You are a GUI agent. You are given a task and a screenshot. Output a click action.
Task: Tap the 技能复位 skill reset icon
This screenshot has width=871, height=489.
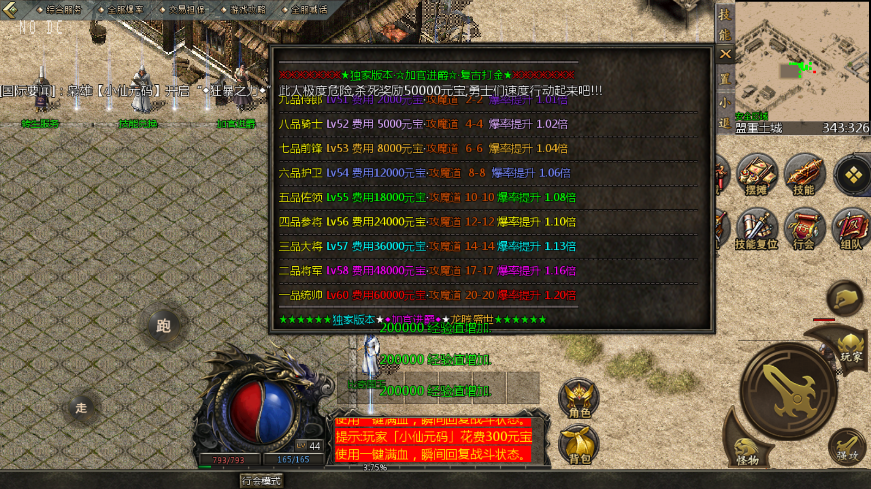757,228
